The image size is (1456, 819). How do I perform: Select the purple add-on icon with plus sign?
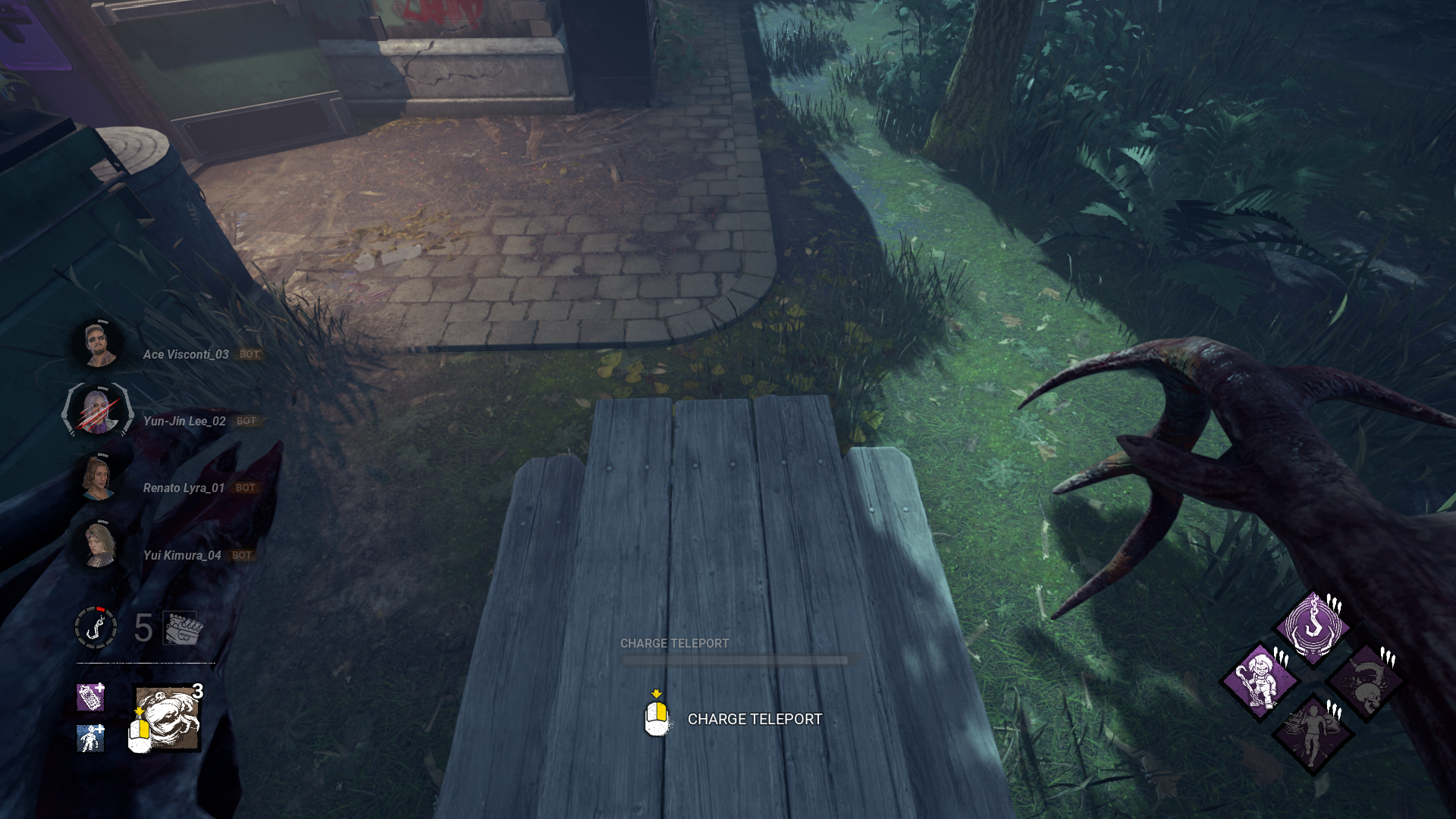point(90,698)
